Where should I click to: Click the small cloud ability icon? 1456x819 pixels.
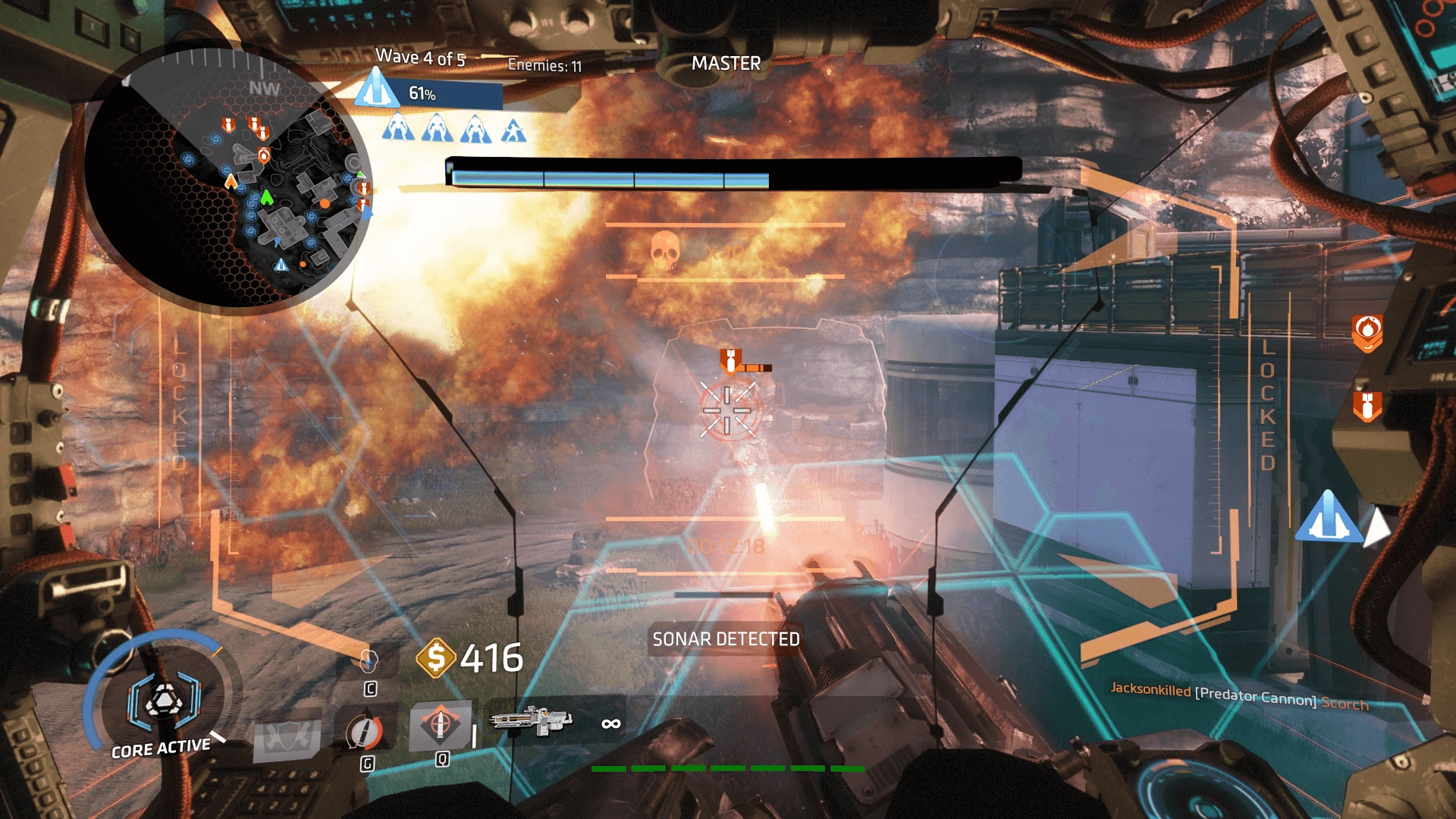369,660
